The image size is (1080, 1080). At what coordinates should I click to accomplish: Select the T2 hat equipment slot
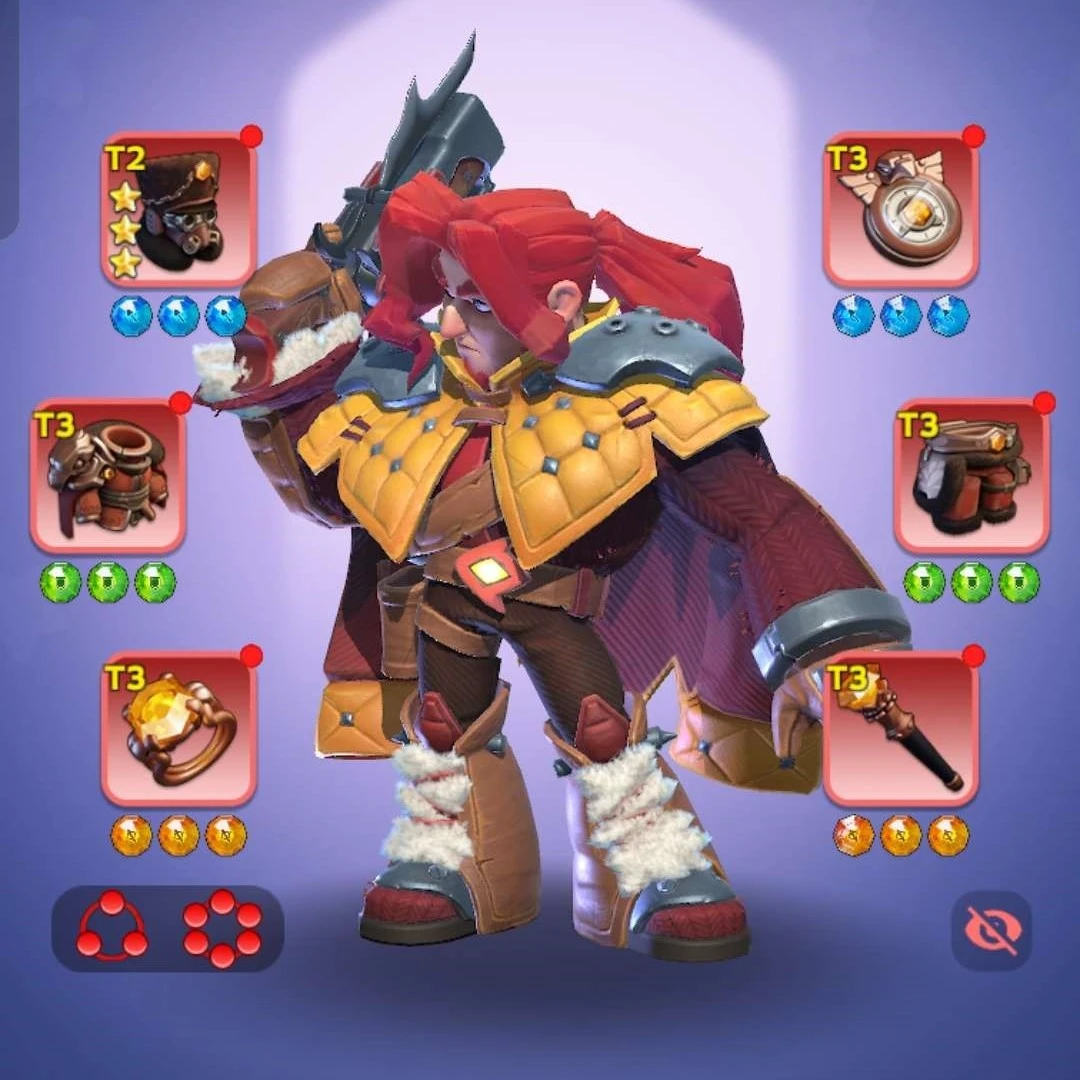pyautogui.click(x=179, y=210)
